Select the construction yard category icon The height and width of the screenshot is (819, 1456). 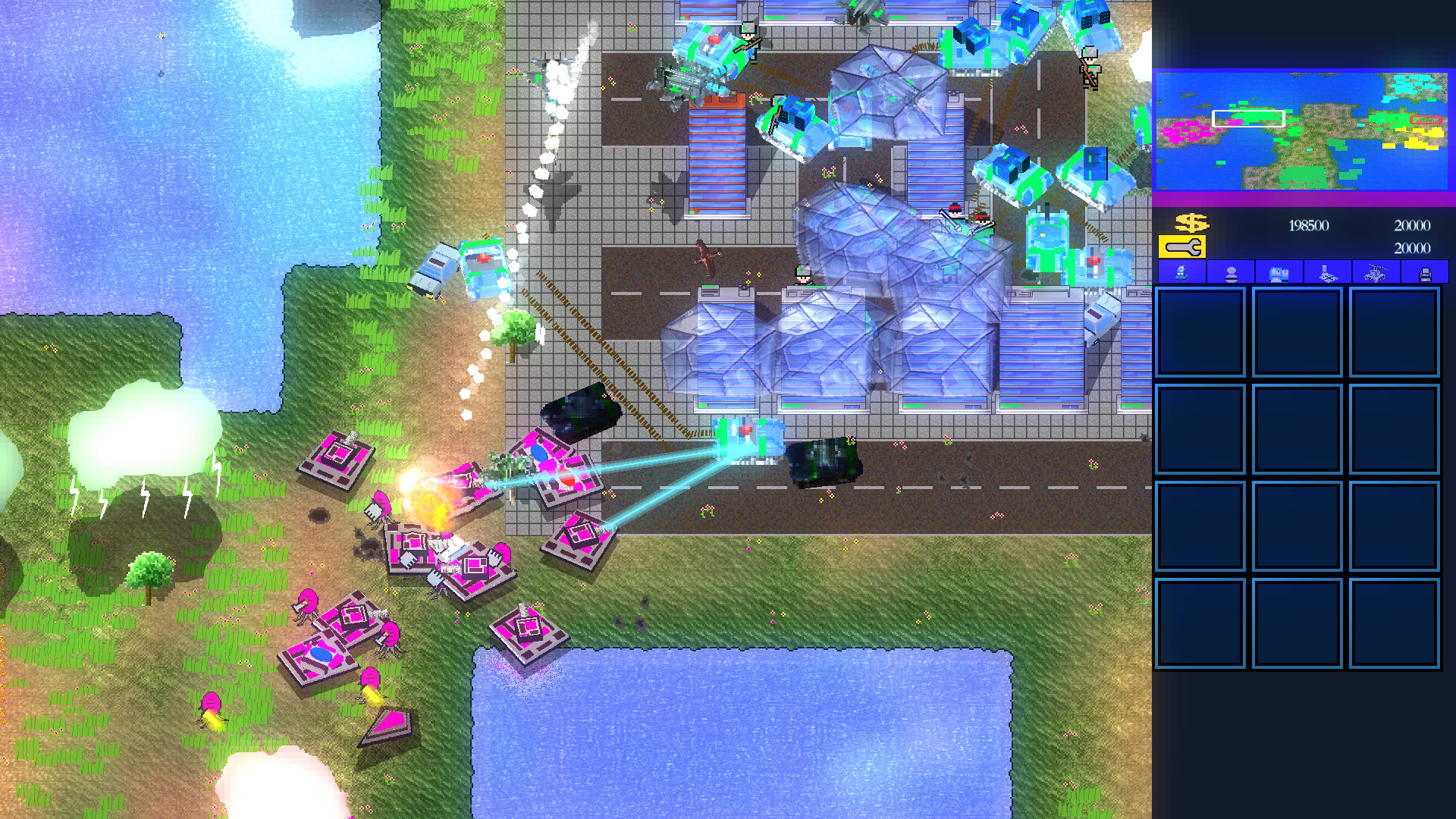[x=1181, y=275]
